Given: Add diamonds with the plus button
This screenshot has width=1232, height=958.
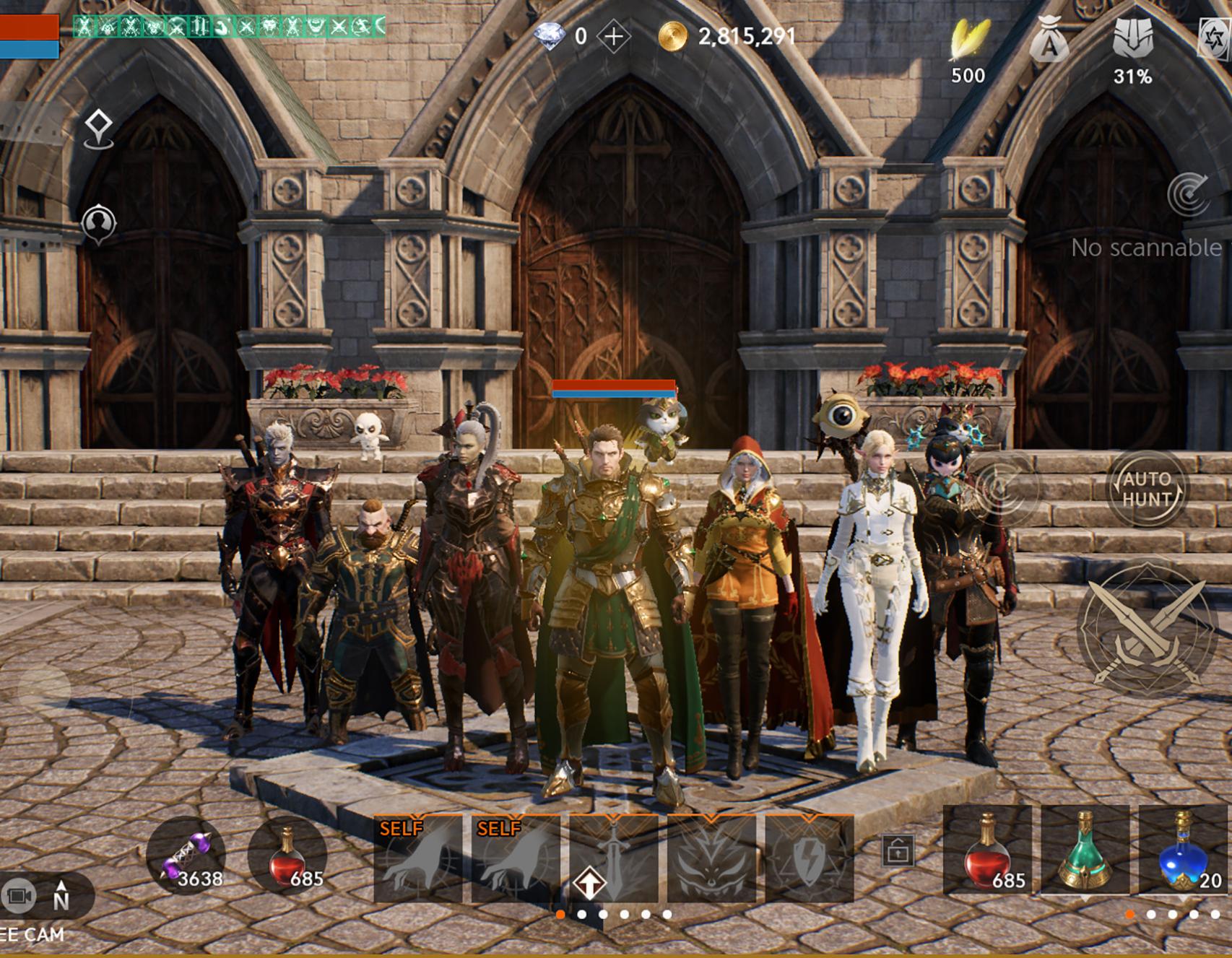Looking at the screenshot, I should pos(614,36).
